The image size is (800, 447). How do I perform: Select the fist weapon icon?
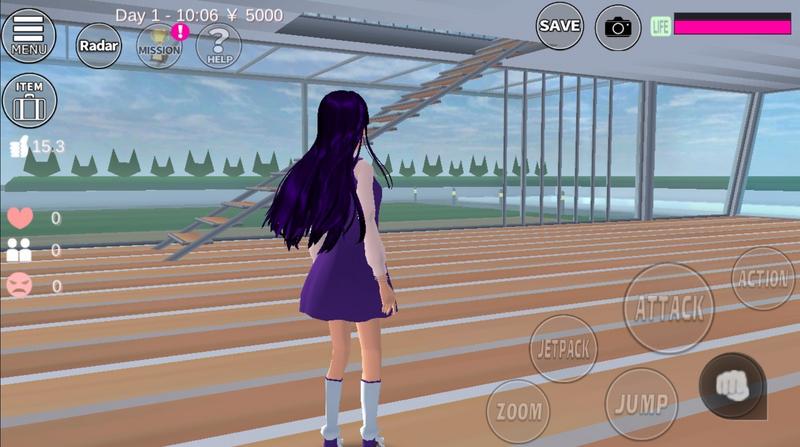tap(732, 385)
